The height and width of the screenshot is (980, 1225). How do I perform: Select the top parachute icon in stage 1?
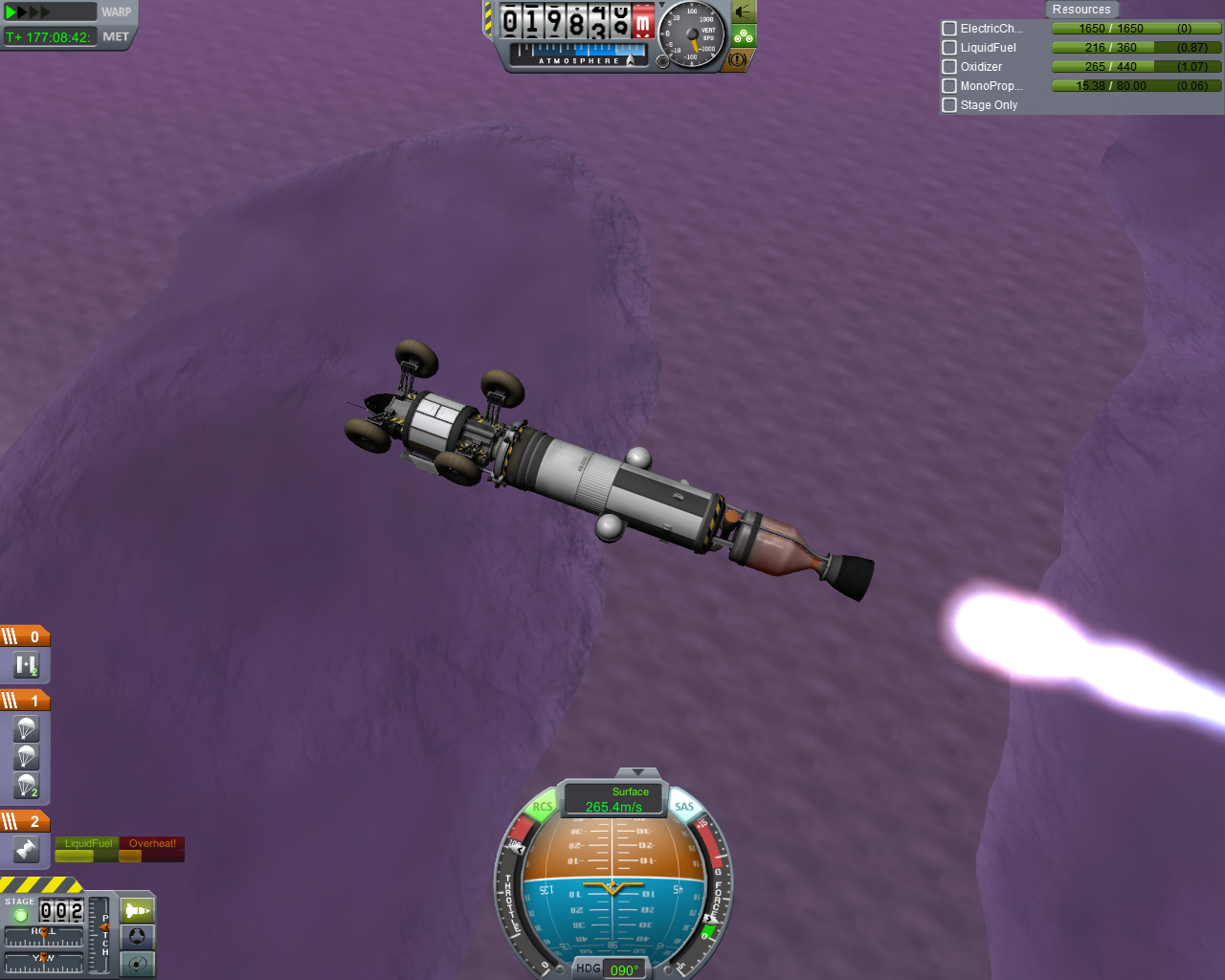click(x=26, y=729)
